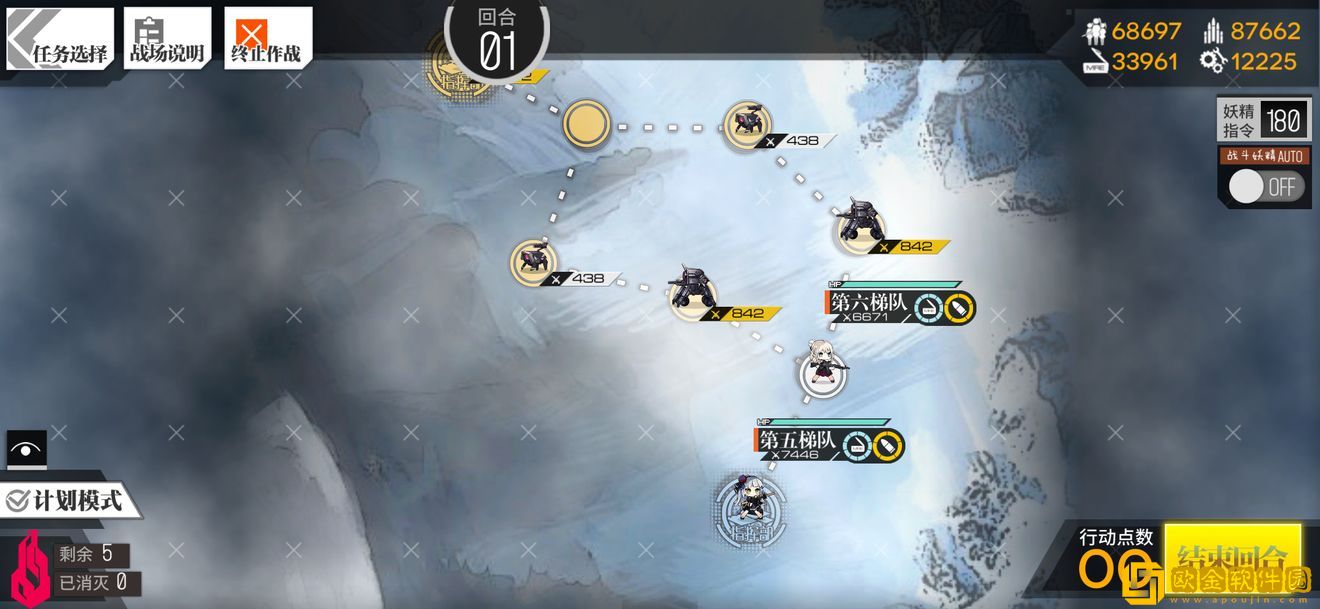Open the 战场说明 battlefield briefing
Viewport: 1320px width, 609px height.
click(x=166, y=38)
